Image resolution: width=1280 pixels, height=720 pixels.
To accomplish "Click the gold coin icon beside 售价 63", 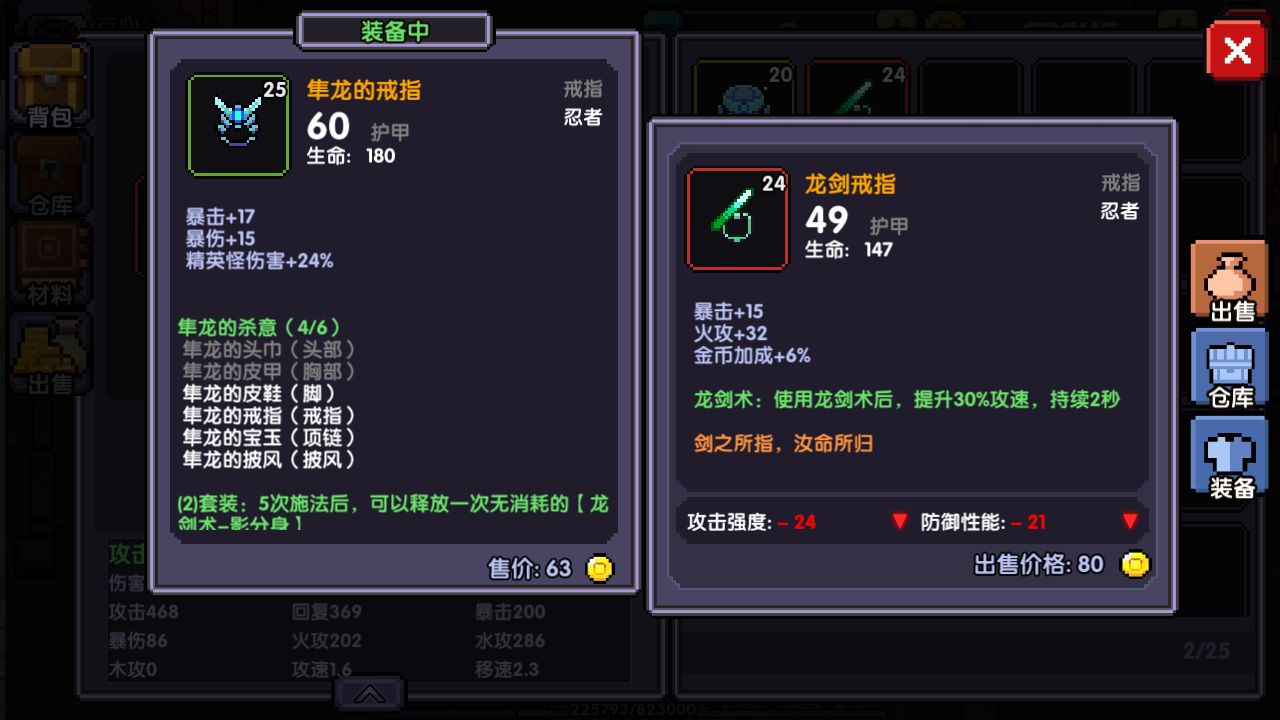I will coord(601,567).
